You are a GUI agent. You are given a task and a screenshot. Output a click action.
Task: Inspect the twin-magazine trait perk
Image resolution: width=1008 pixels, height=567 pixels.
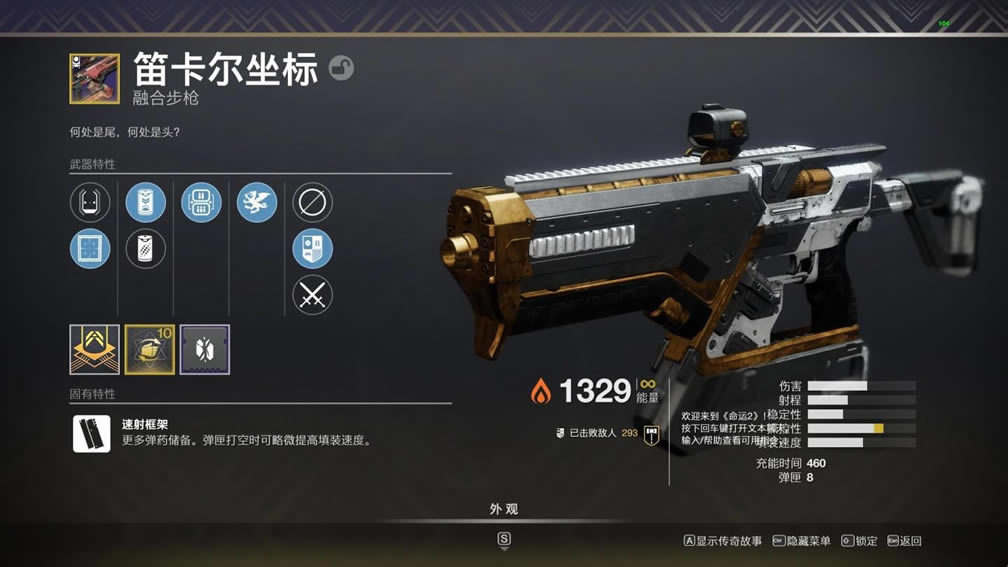201,202
